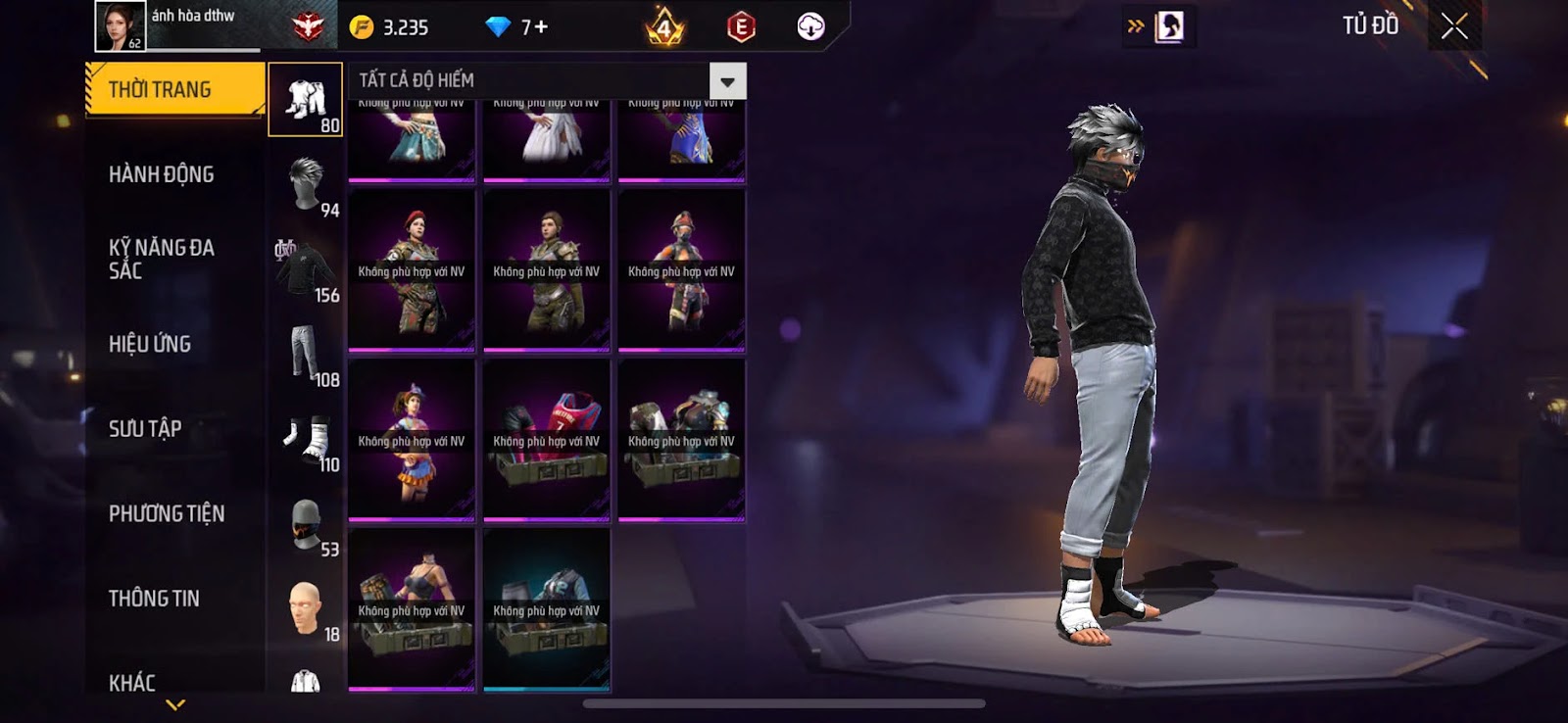
Task: Select the red beret soldier outfit
Action: [x=412, y=271]
